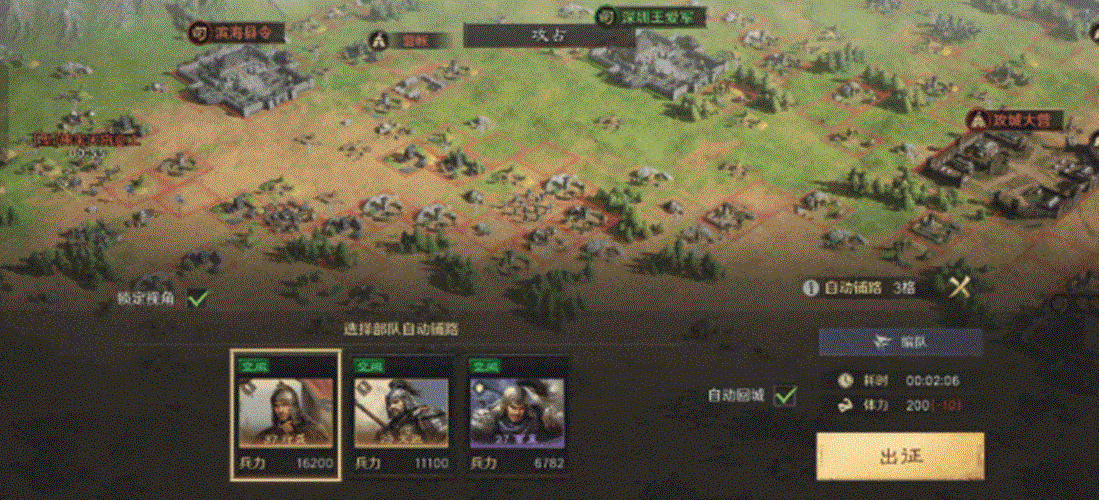Launch the expedition with 出征 button
This screenshot has height=500, width=1099.
[x=900, y=456]
